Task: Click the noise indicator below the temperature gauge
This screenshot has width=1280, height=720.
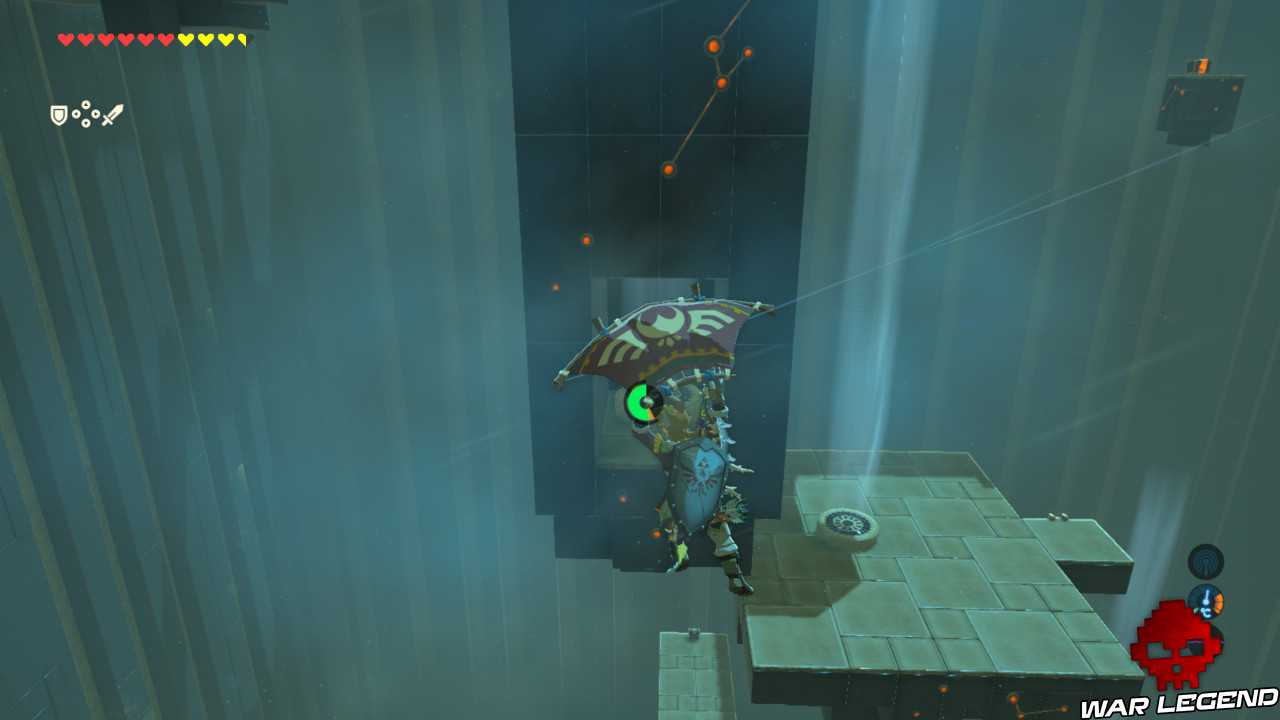Action: point(1207,637)
